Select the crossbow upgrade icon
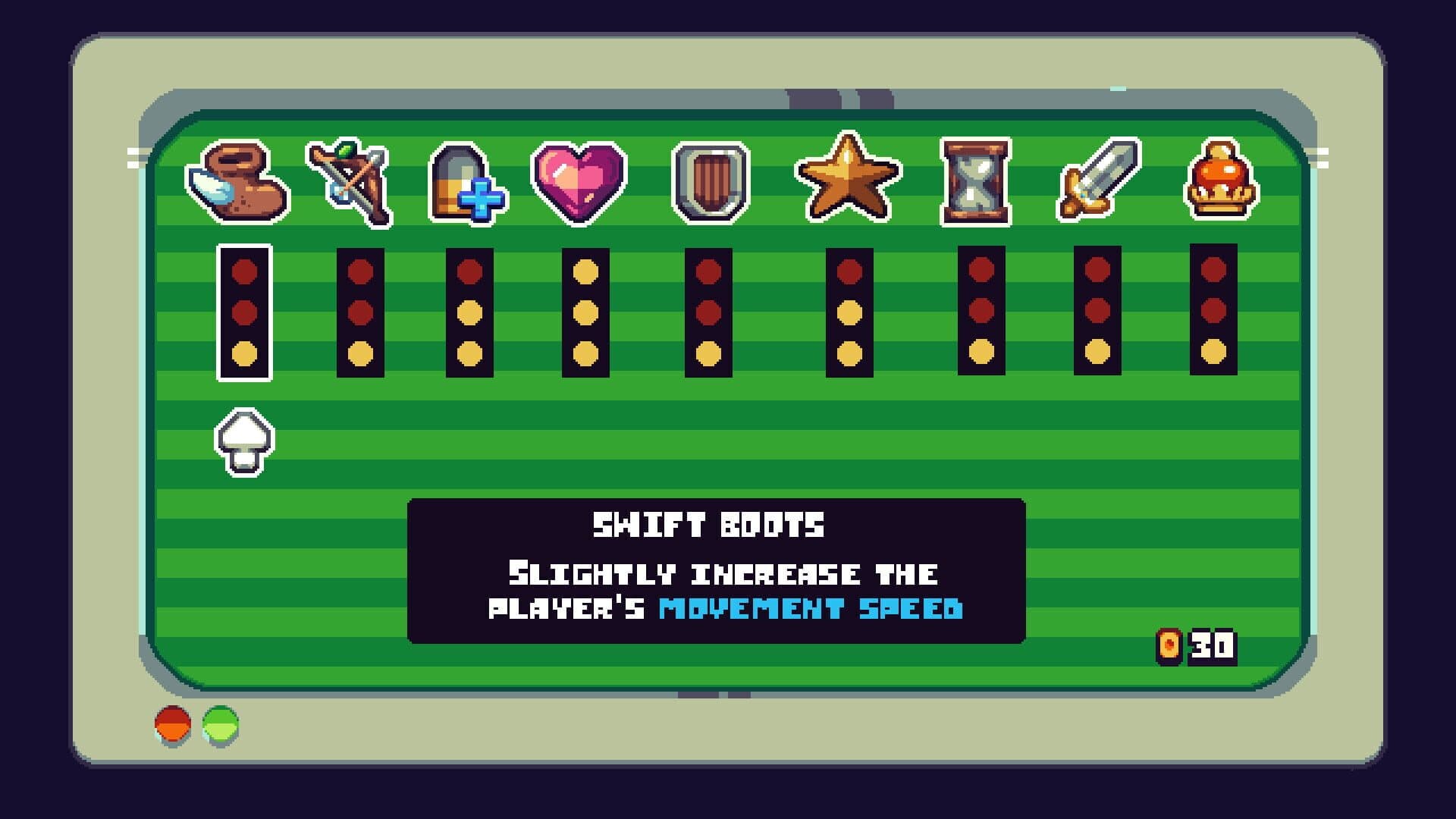This screenshot has width=1456, height=819. coord(349,182)
